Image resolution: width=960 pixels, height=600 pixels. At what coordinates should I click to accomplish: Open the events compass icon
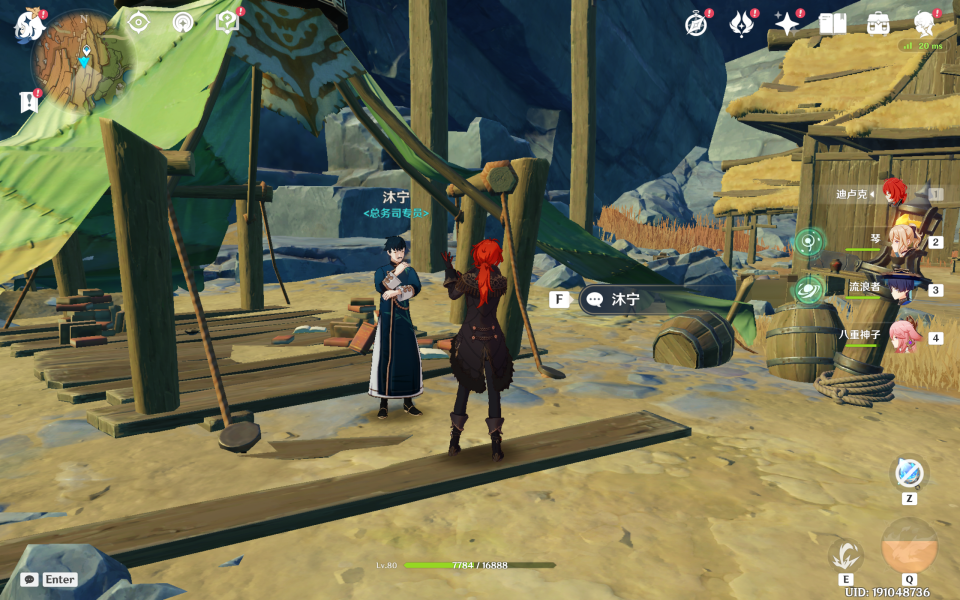pyautogui.click(x=696, y=24)
